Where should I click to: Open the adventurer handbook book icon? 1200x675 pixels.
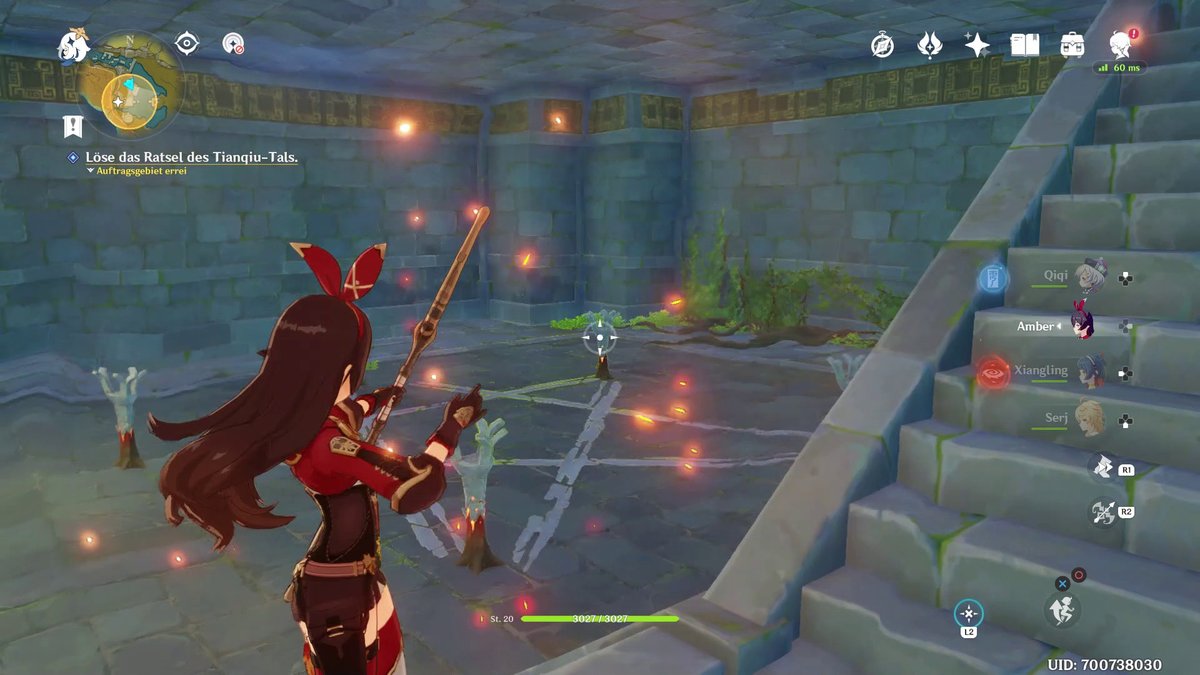[1024, 44]
